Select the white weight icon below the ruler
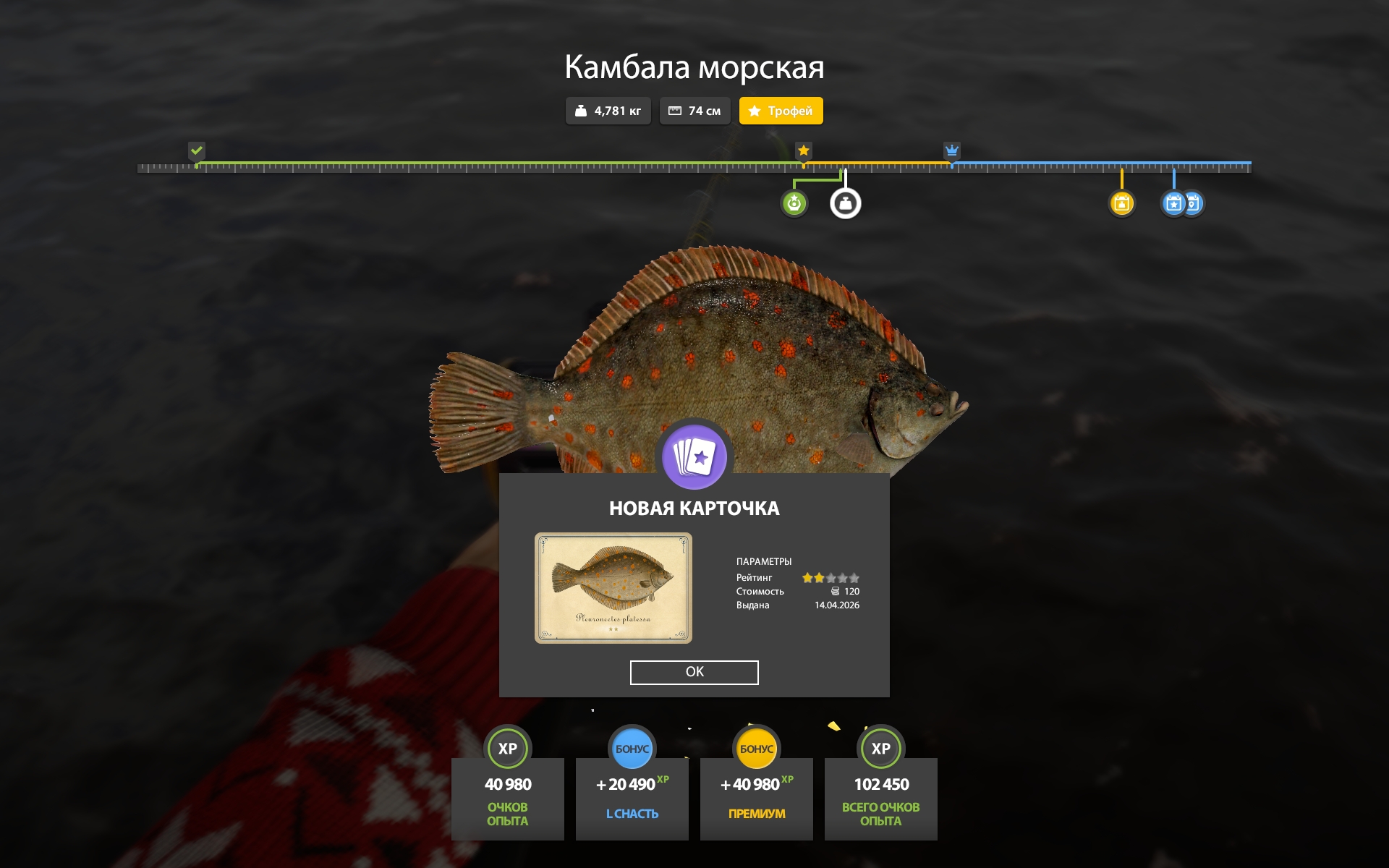This screenshot has height=868, width=1389. [845, 203]
